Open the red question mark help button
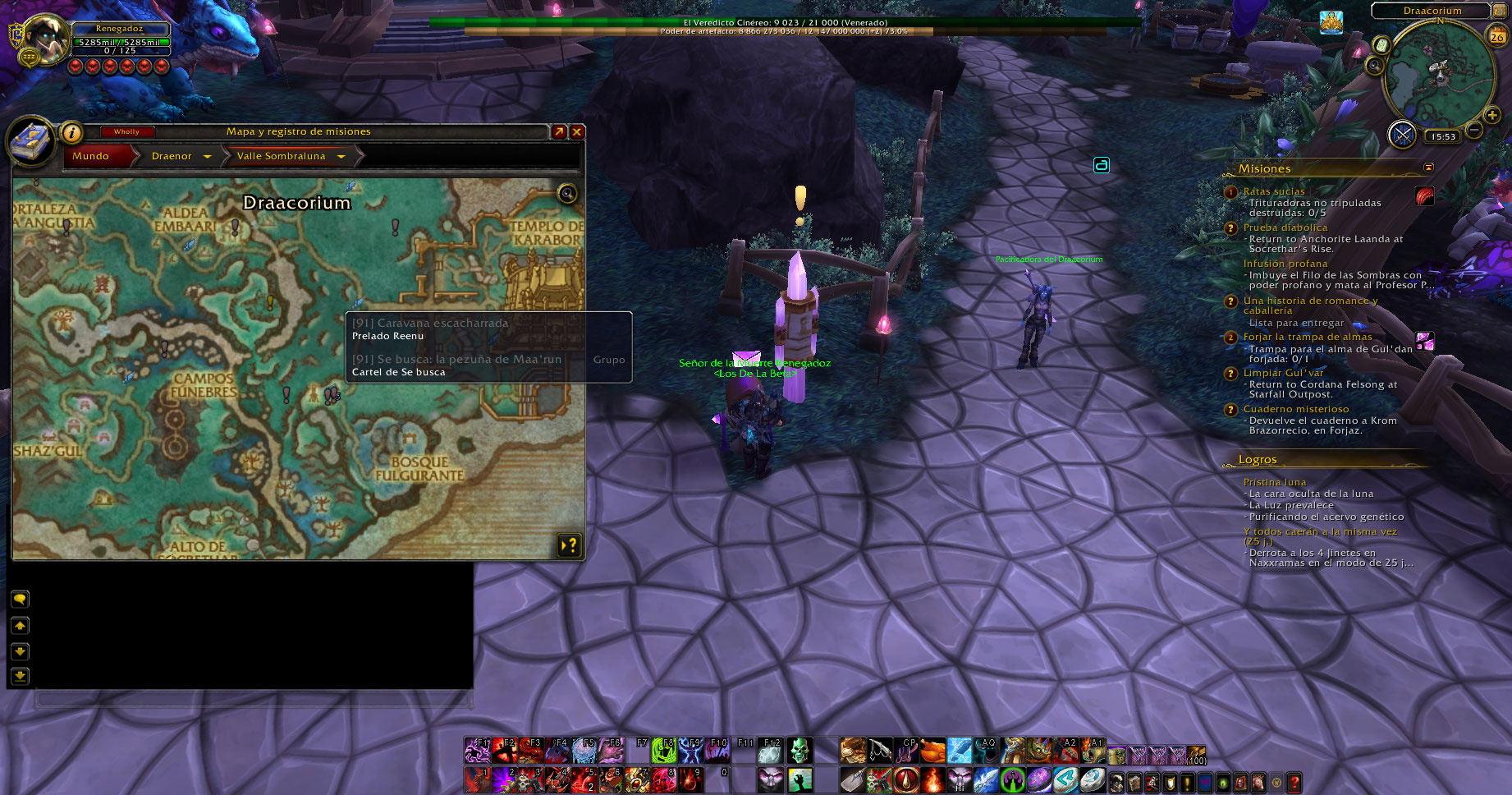The height and width of the screenshot is (795, 1512). coord(1294,783)
